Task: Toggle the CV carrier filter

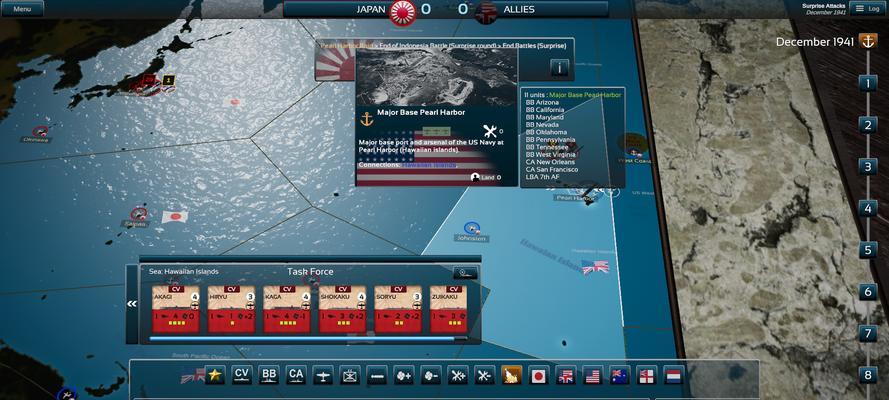Action: [241, 375]
